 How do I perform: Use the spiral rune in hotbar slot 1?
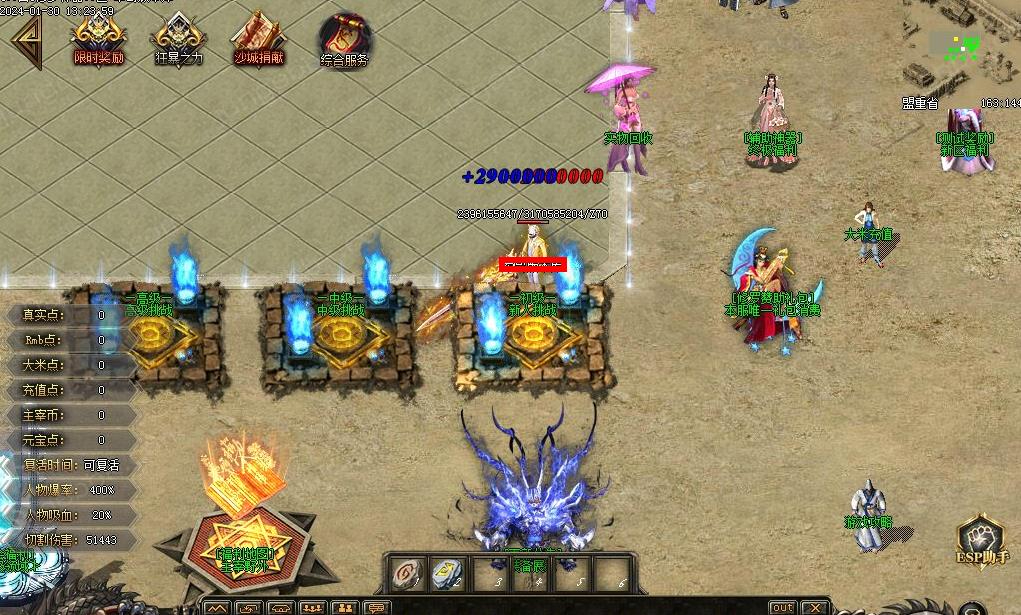pyautogui.click(x=406, y=574)
